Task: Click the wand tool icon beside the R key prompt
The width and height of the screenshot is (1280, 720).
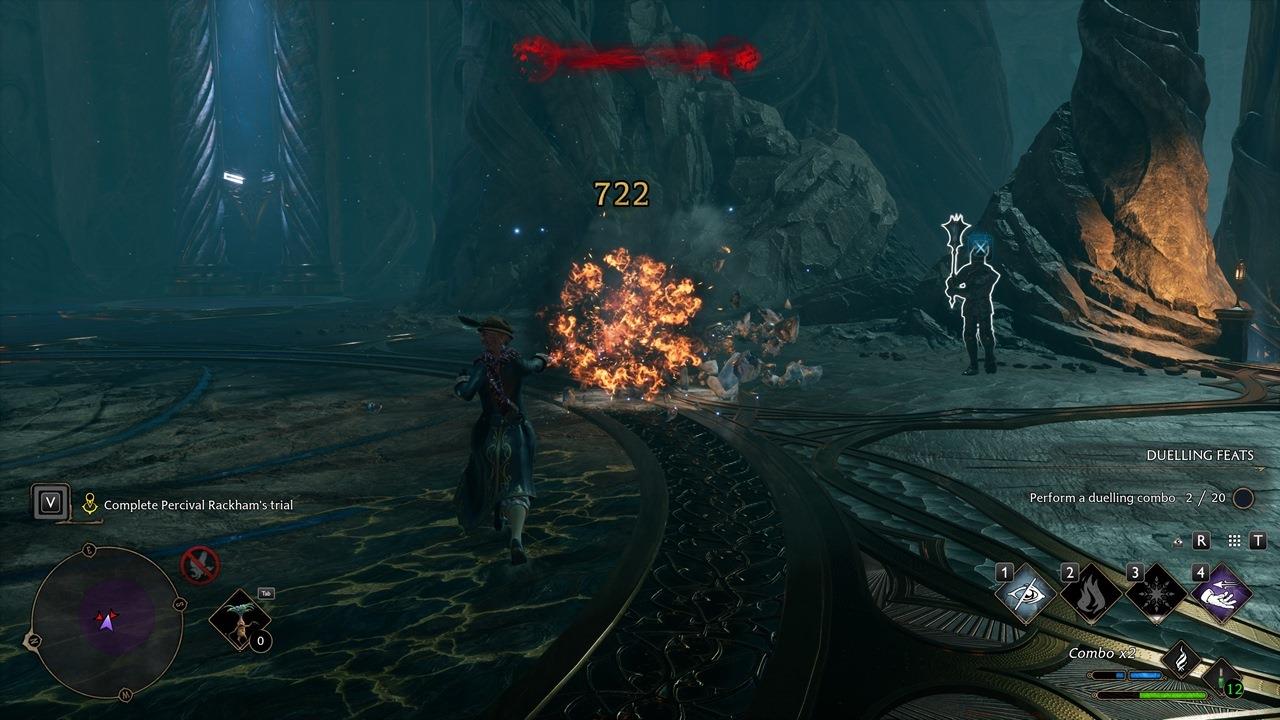Action: pyautogui.click(x=1179, y=542)
